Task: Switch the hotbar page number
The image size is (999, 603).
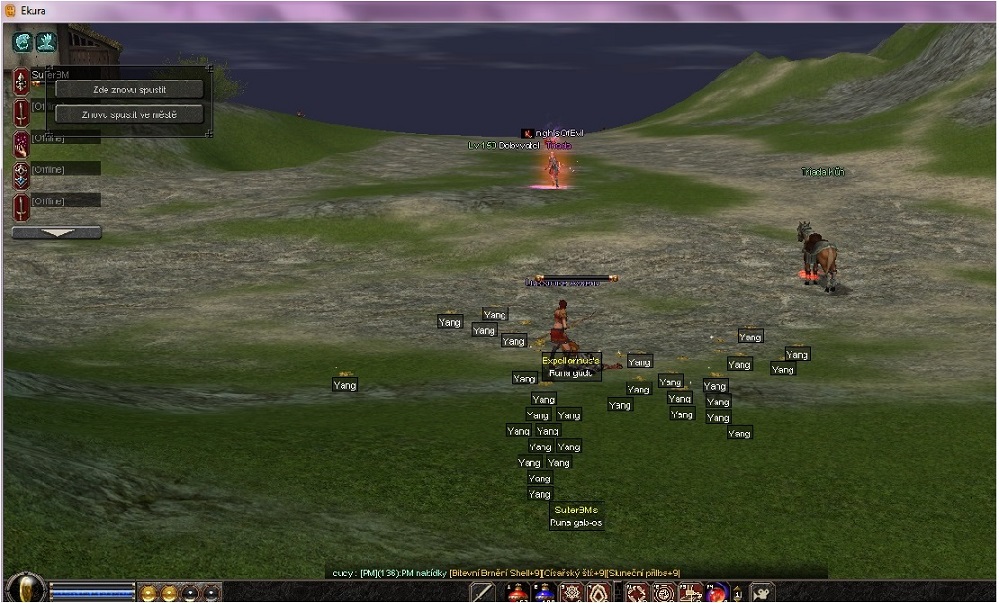Action: pyautogui.click(x=737, y=593)
